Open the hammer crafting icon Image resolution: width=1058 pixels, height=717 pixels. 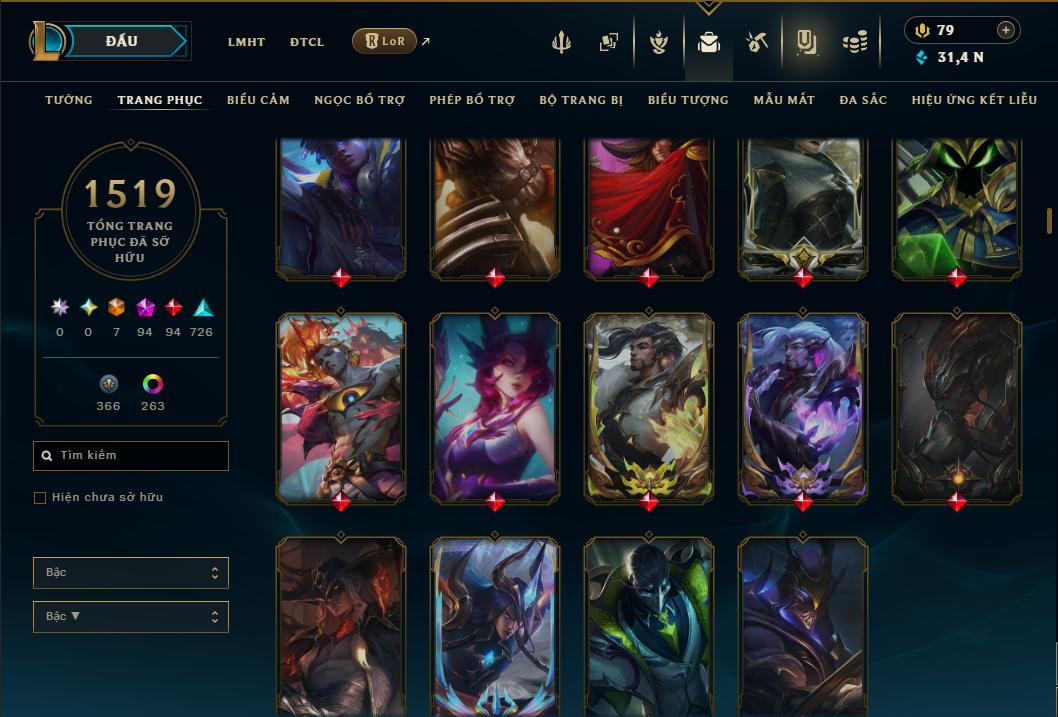pos(756,42)
